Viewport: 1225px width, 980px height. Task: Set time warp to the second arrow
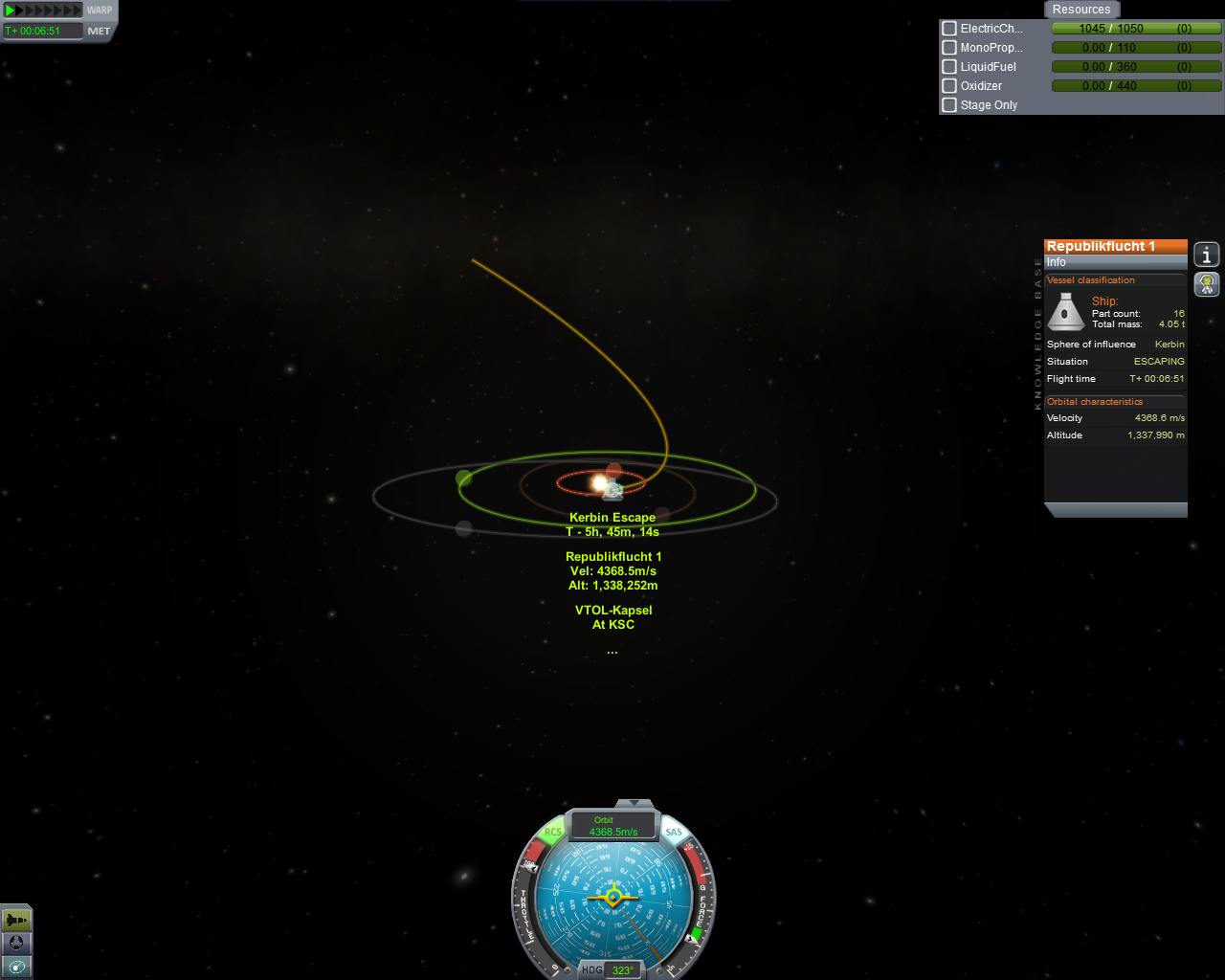coord(21,11)
